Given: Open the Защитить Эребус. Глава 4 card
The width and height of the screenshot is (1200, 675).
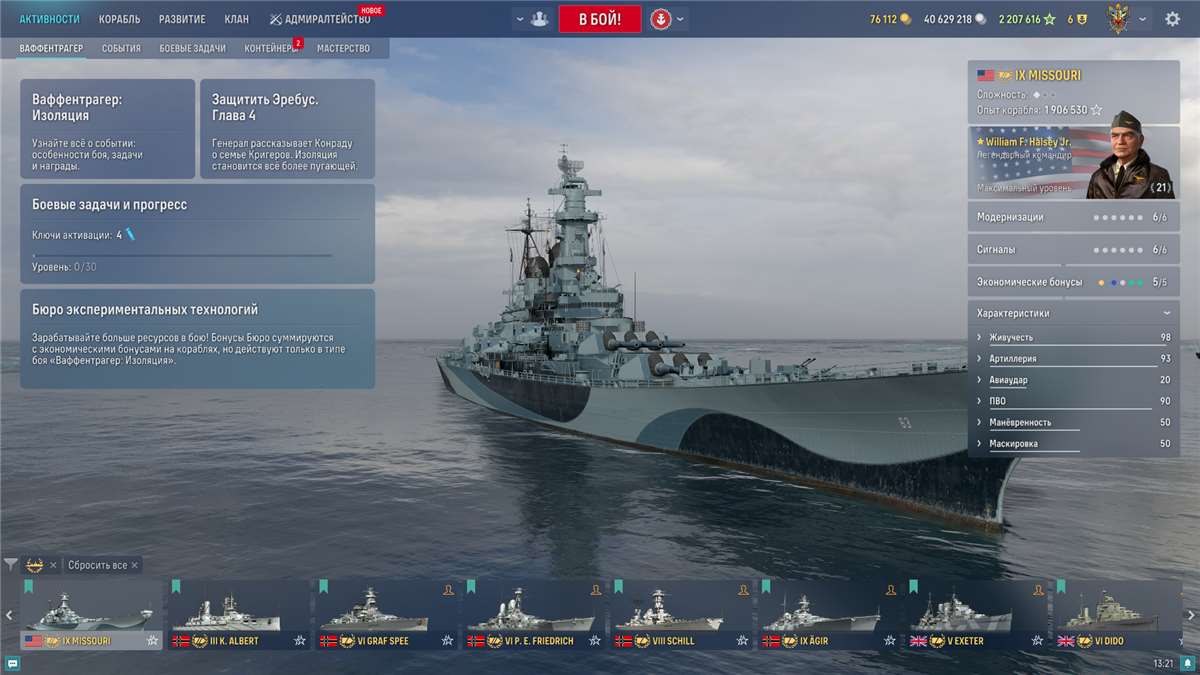Looking at the screenshot, I should [287, 129].
